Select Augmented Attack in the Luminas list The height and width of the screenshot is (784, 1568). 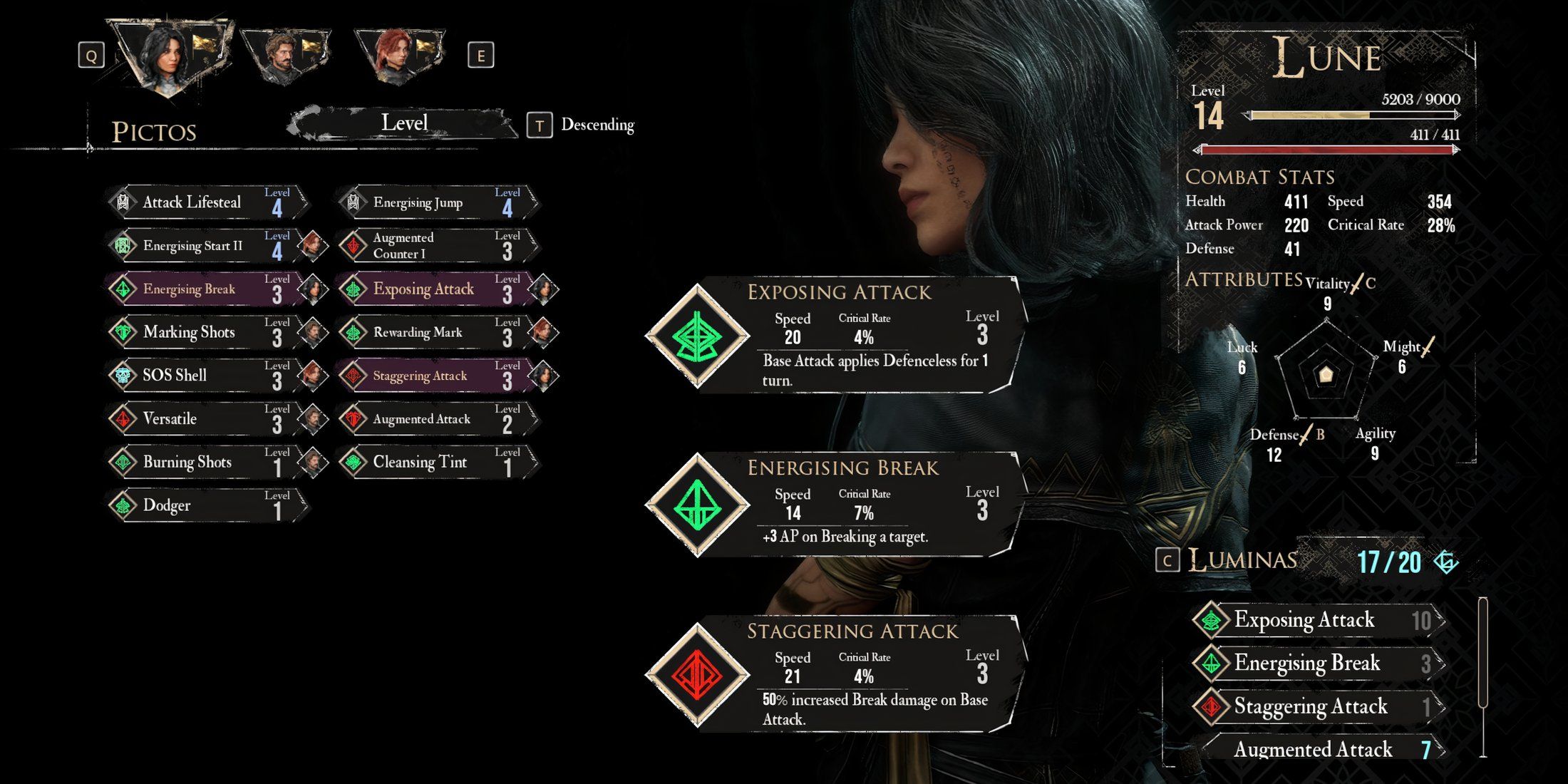pyautogui.click(x=1319, y=749)
